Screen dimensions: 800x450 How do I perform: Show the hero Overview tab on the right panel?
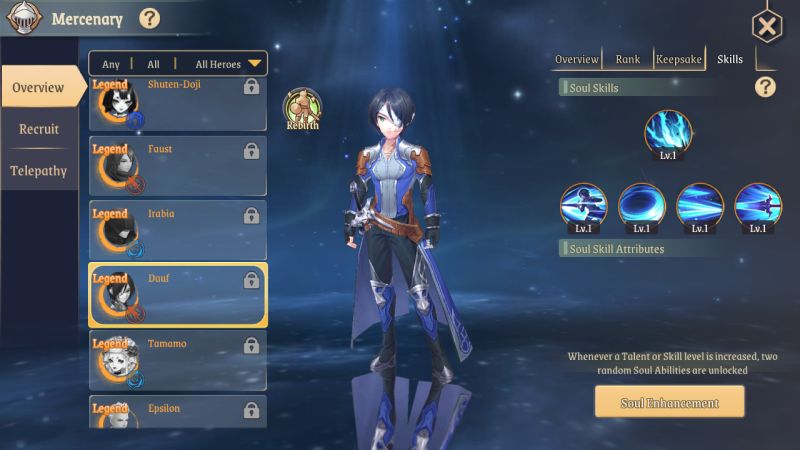[577, 59]
